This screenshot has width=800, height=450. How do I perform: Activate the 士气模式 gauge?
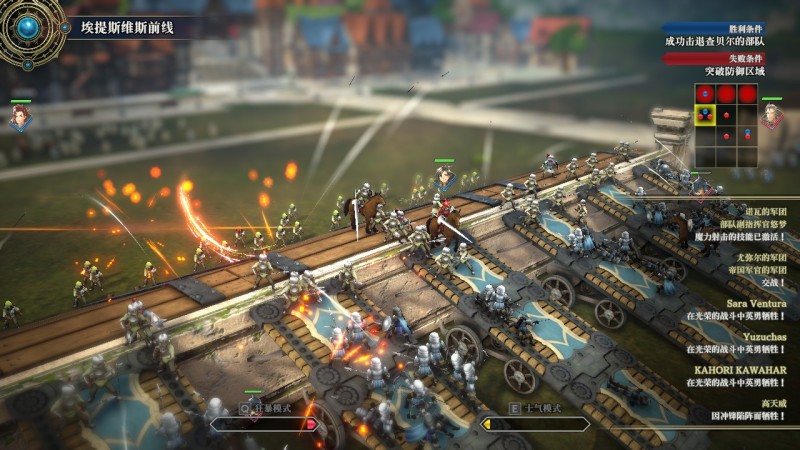point(535,423)
